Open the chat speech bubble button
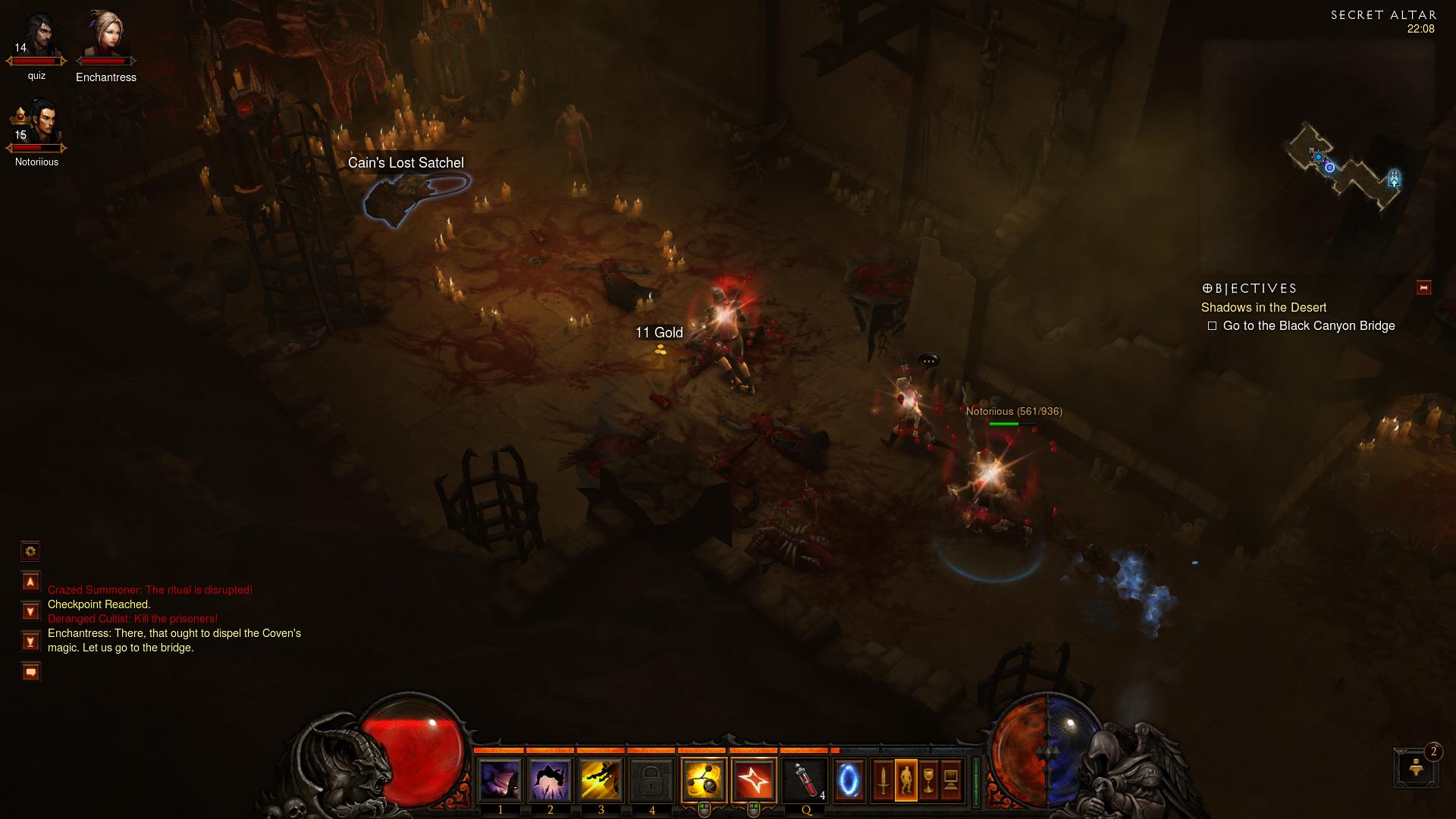Image resolution: width=1456 pixels, height=819 pixels. pyautogui.click(x=30, y=672)
